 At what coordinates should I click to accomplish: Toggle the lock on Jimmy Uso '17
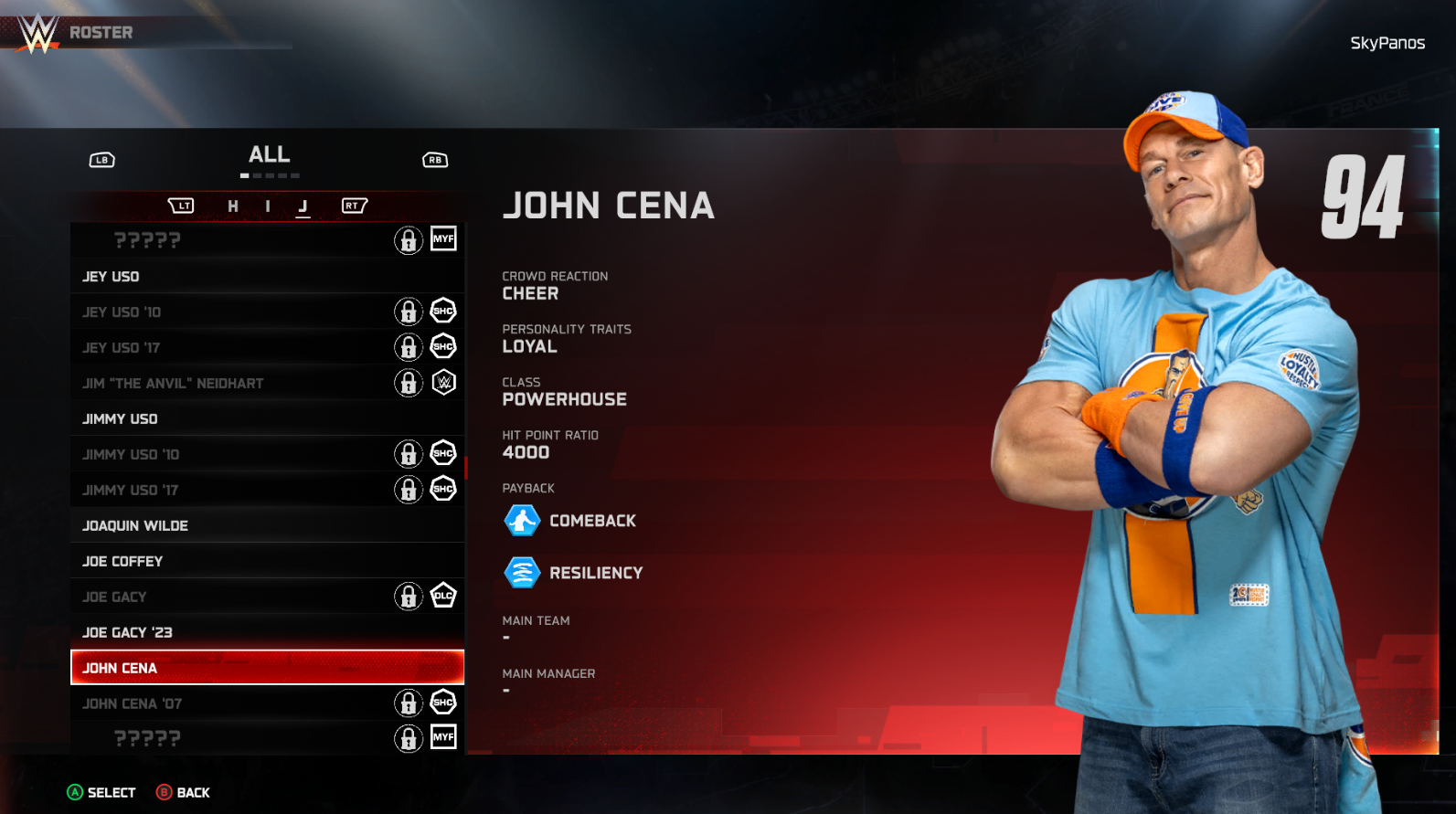click(x=408, y=489)
